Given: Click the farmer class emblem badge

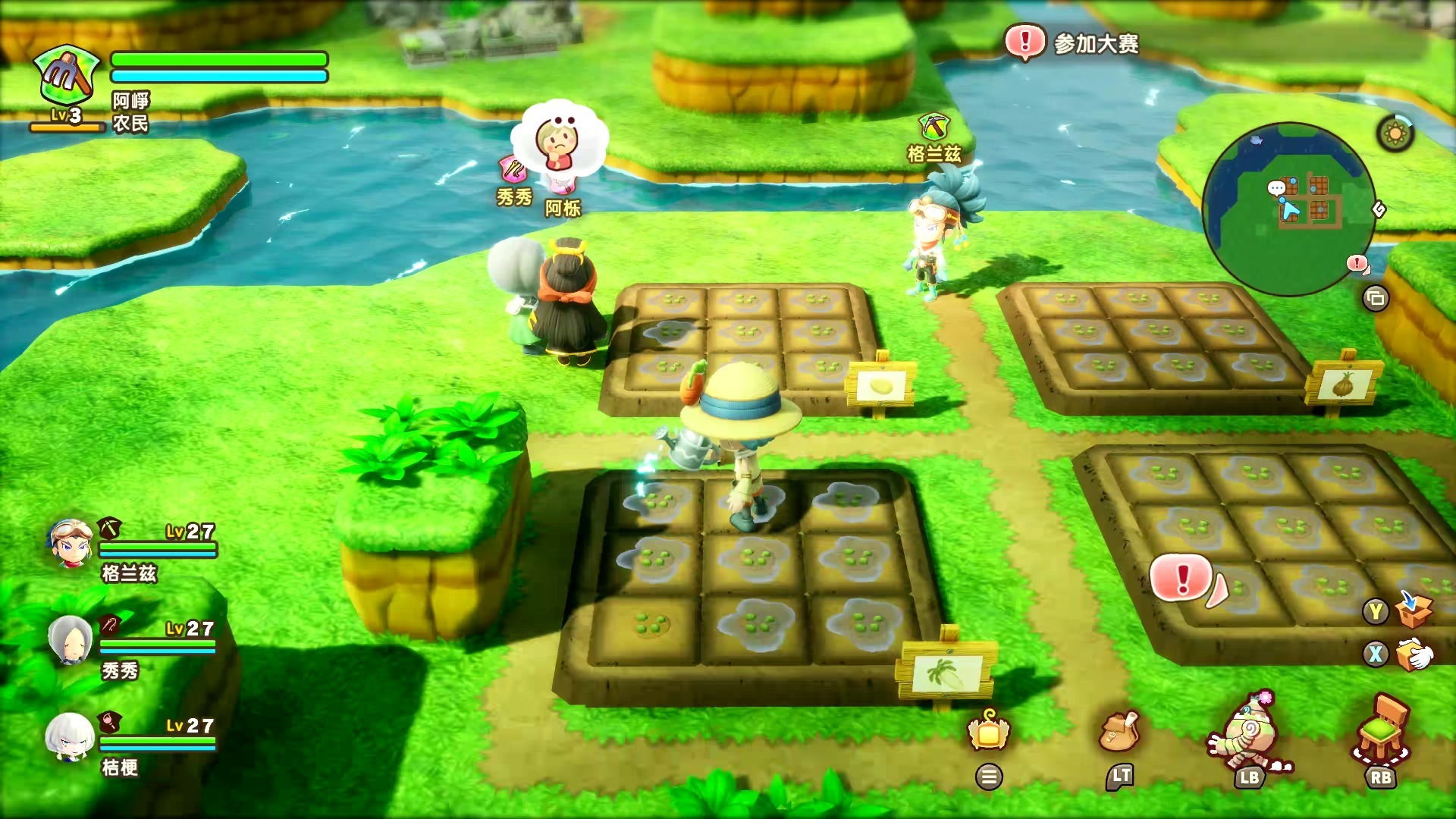Looking at the screenshot, I should (x=67, y=76).
